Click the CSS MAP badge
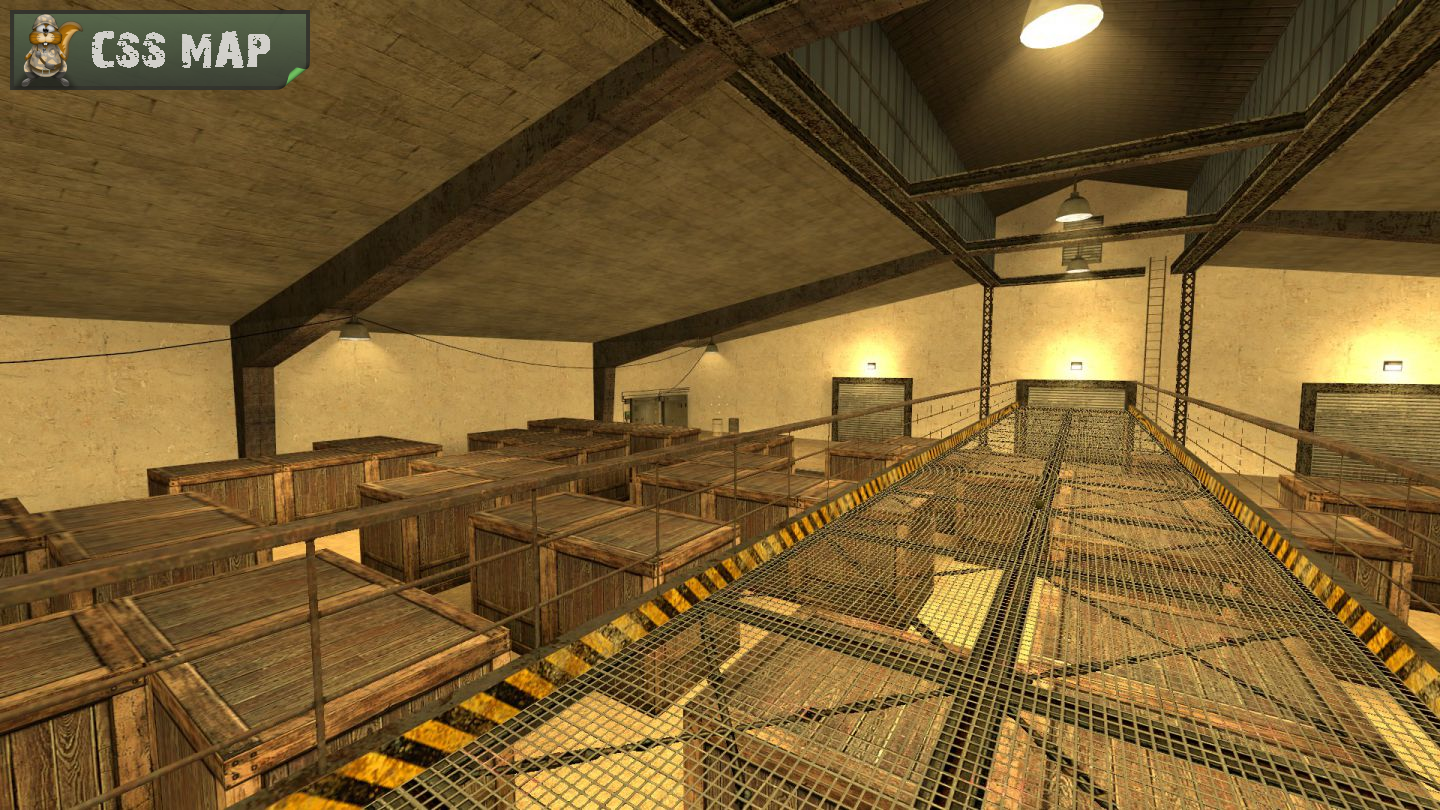Viewport: 1440px width, 810px height. coord(160,50)
